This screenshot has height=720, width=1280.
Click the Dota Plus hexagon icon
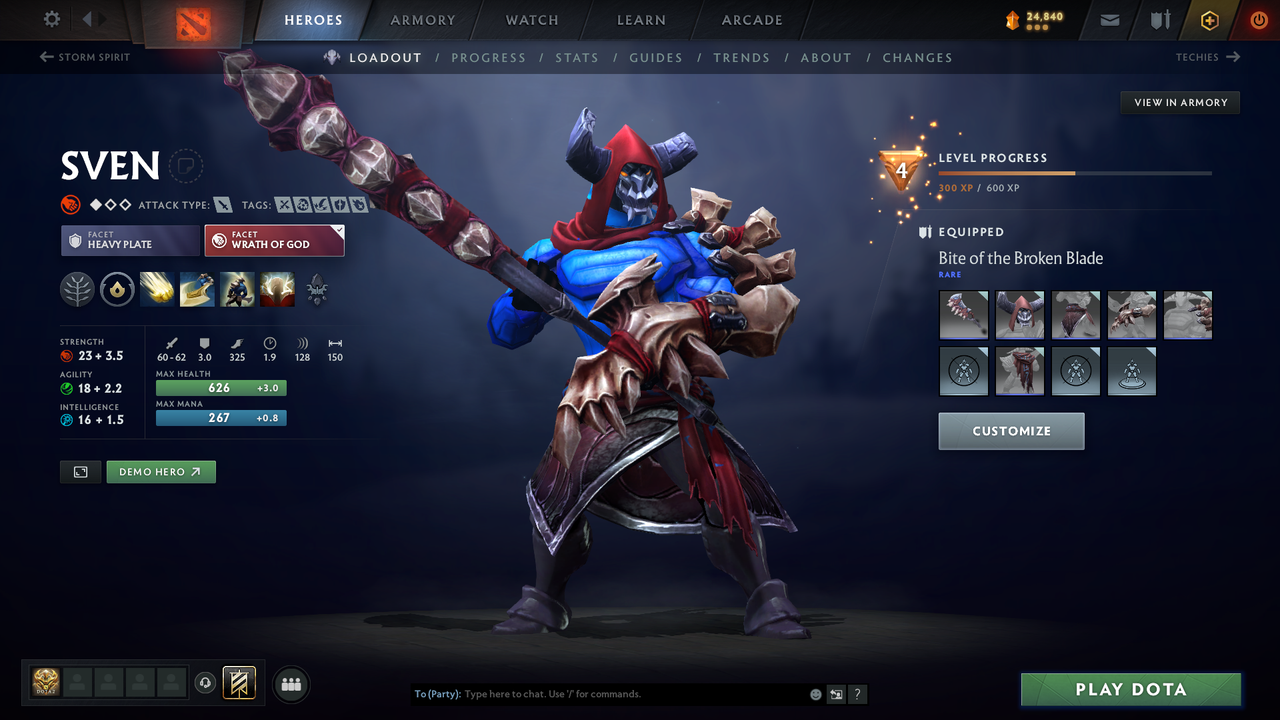1209,20
